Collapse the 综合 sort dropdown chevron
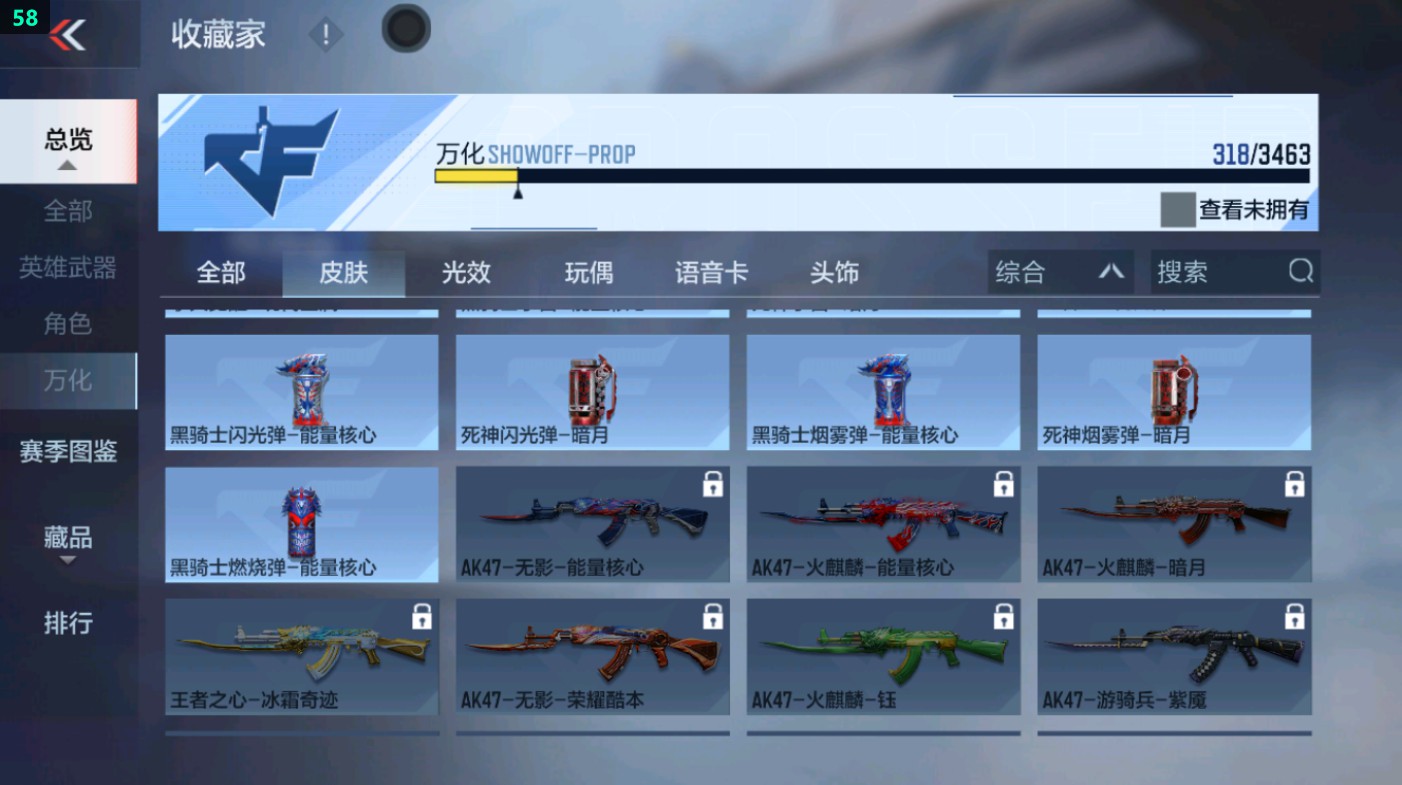Viewport: 1402px width, 785px height. [1113, 271]
